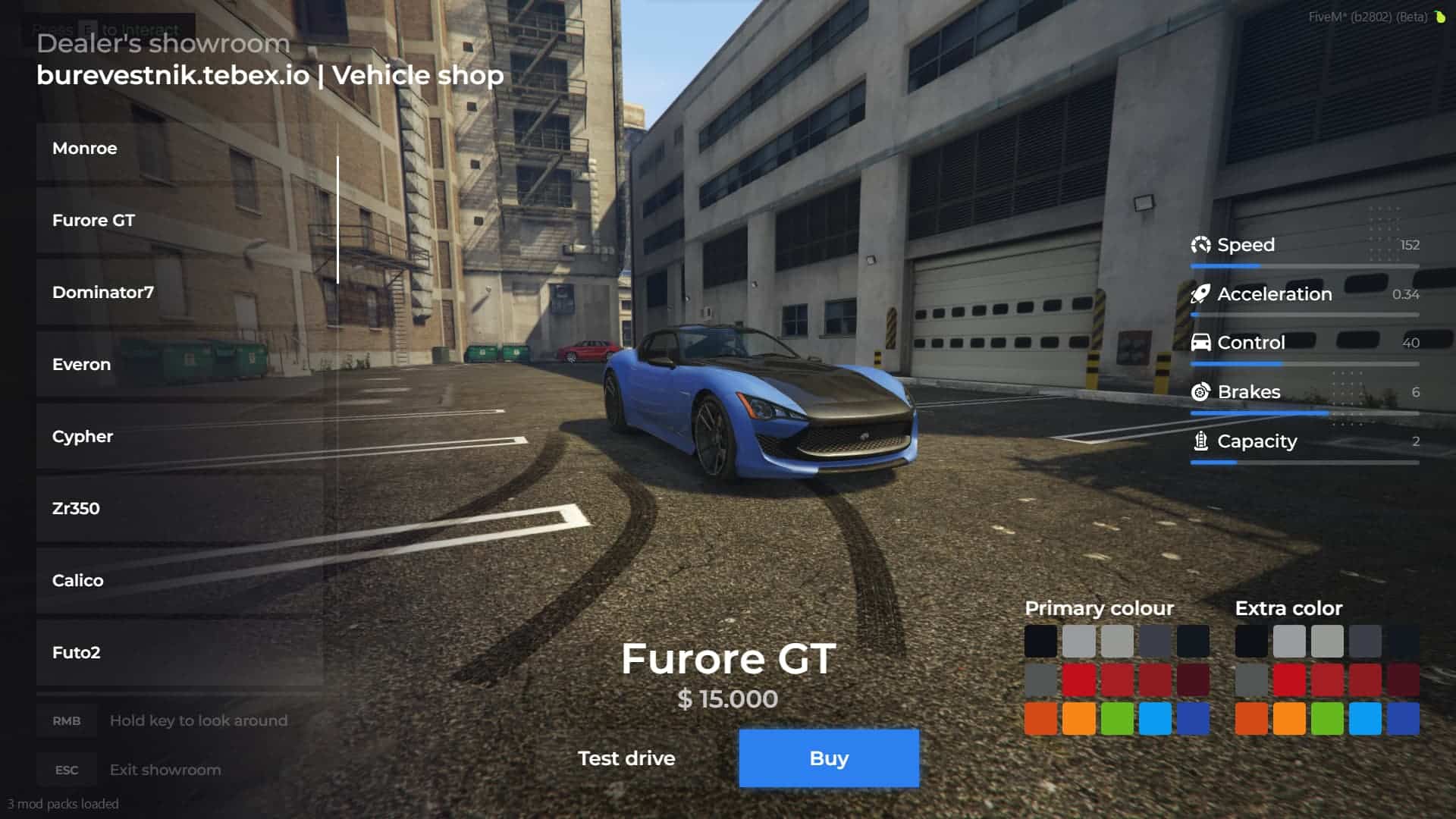Click the Control car icon
Screen dimensions: 1456x819
[x=1200, y=343]
